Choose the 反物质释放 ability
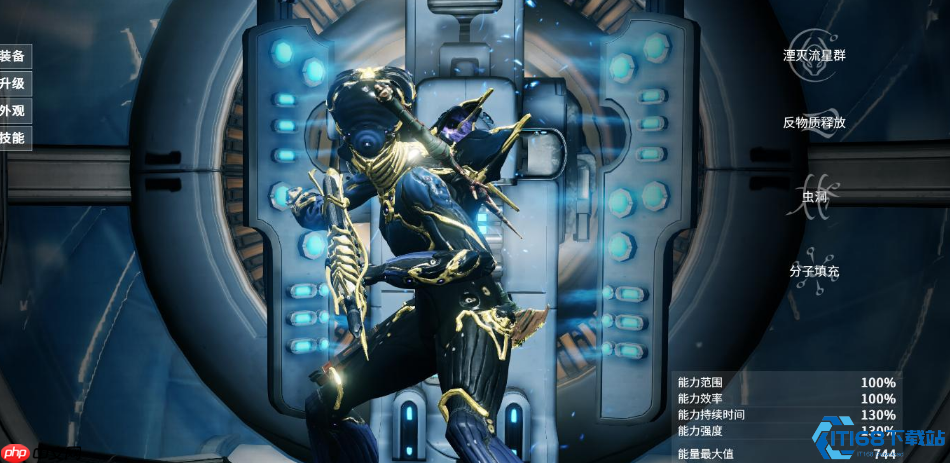Screen dimensions: 950x463 (814, 122)
